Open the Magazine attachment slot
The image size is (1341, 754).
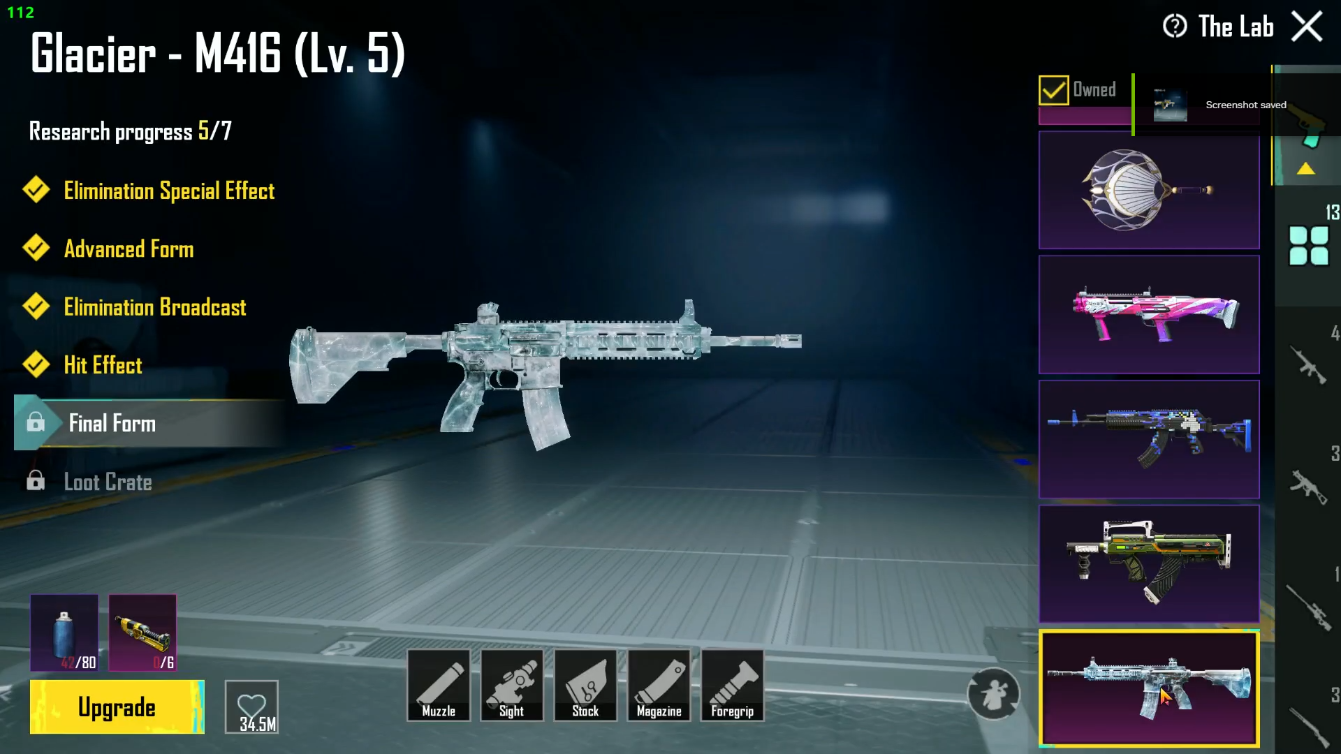[659, 686]
